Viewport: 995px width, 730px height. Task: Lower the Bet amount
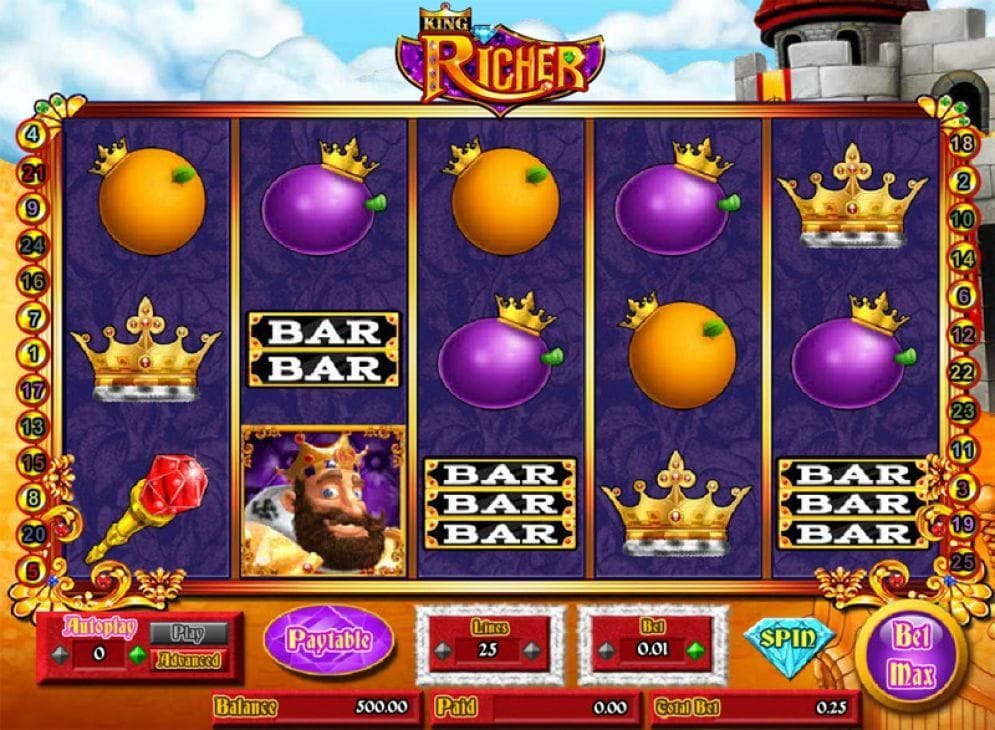point(606,650)
